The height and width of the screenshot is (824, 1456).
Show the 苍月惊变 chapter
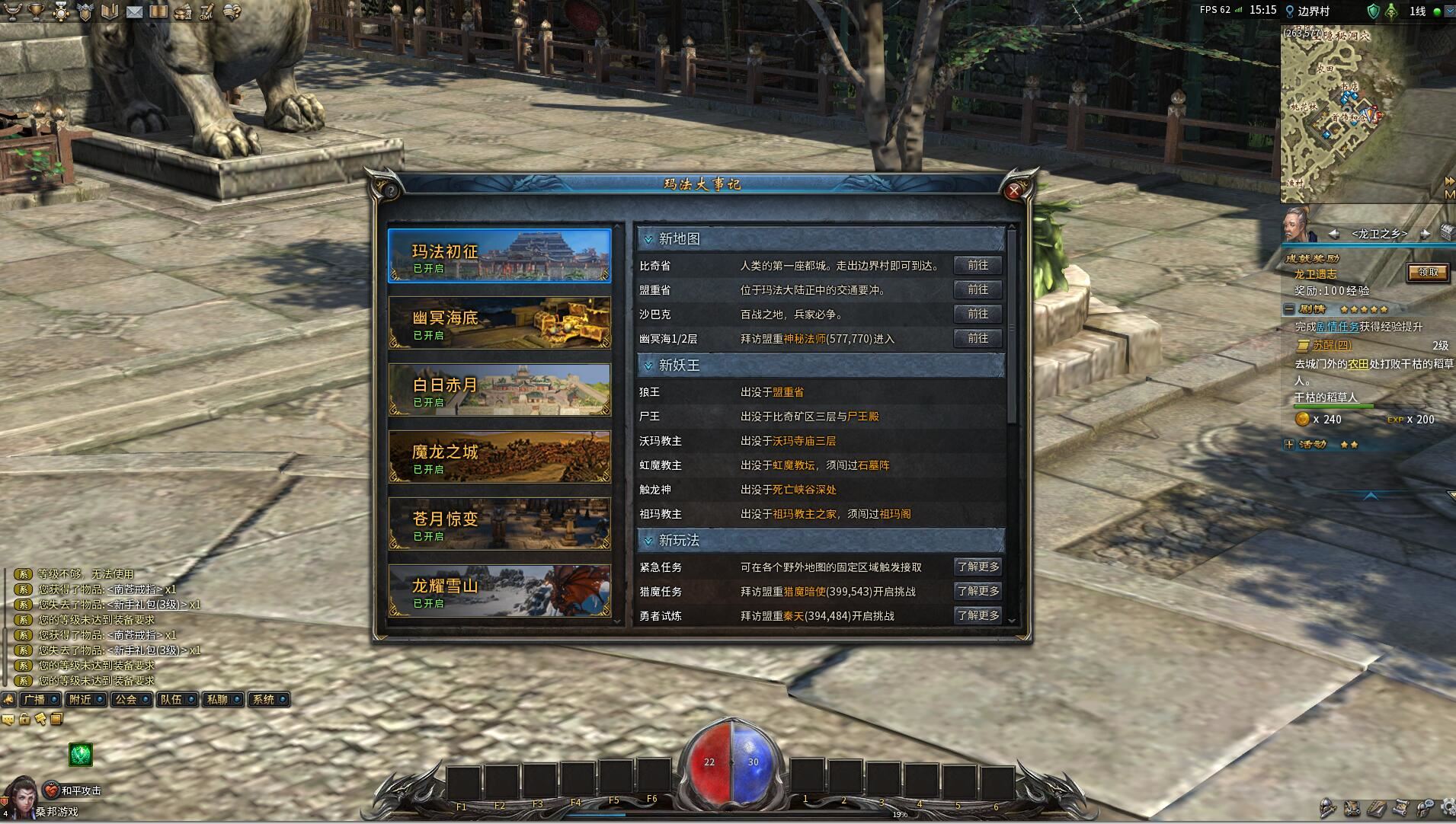(499, 524)
